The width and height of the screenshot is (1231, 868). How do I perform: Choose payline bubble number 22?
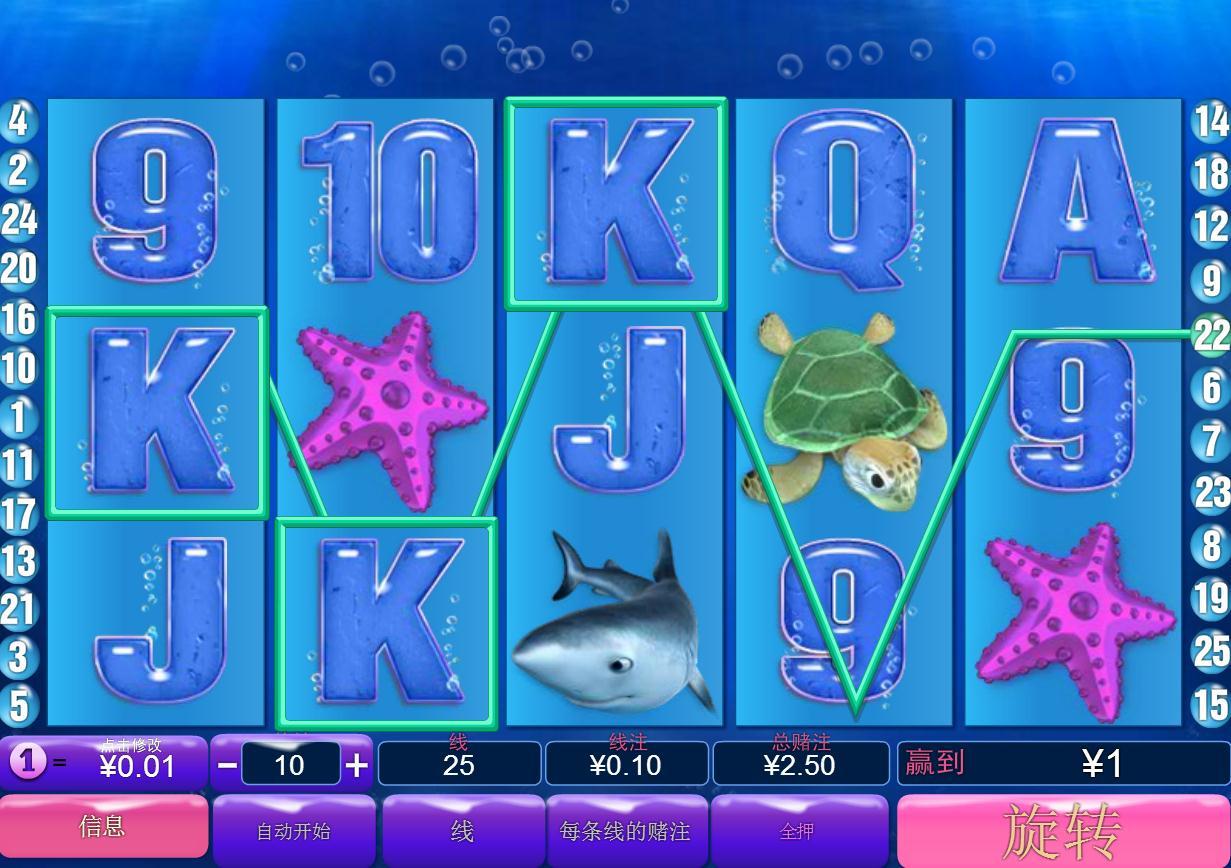coord(1211,336)
